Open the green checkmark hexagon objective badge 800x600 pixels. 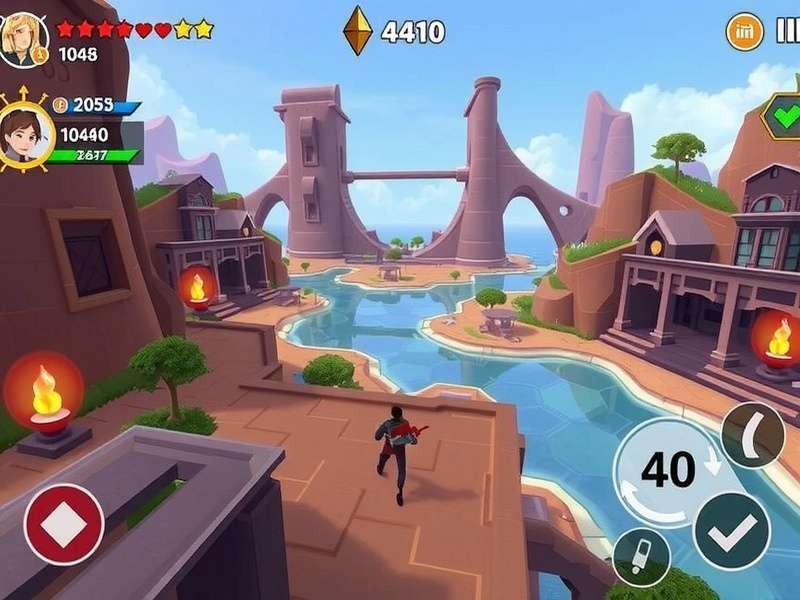(x=780, y=116)
